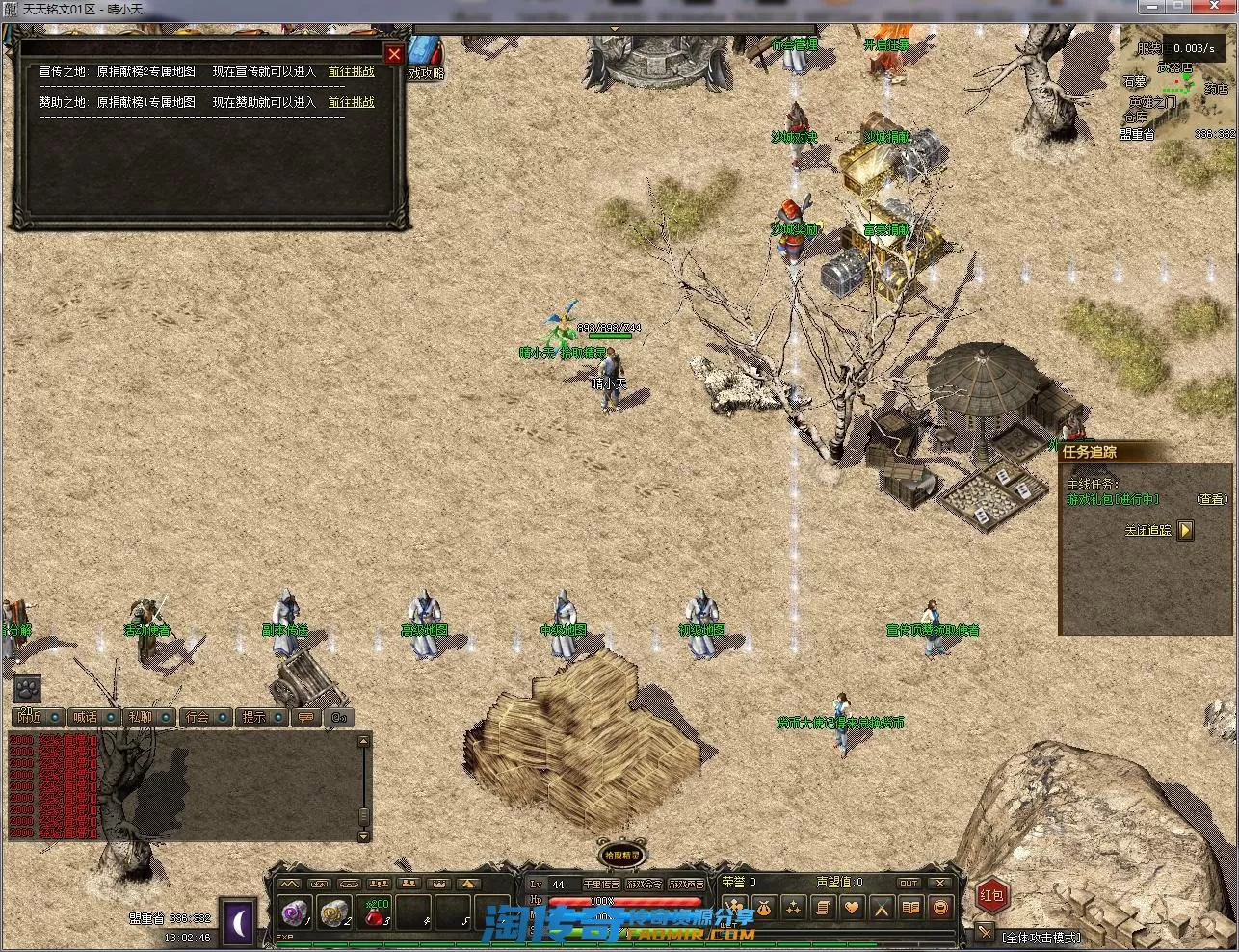
Task: Toggle quest tracking with the yellow arrow button
Action: point(1185,530)
